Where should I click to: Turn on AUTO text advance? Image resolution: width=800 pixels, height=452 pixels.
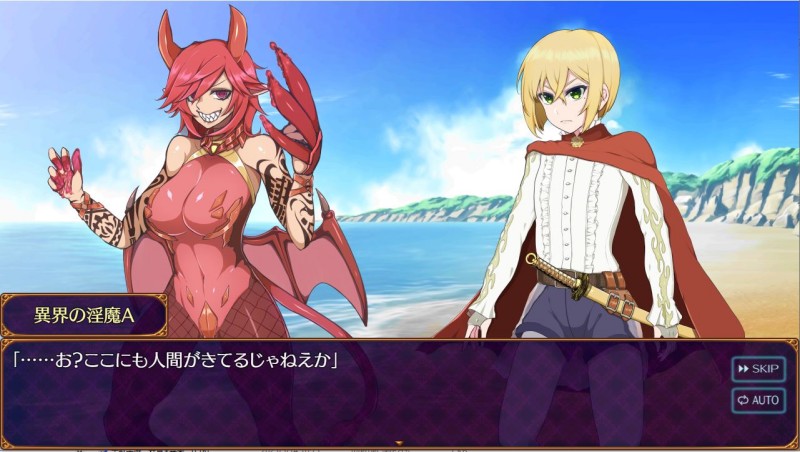click(x=758, y=400)
